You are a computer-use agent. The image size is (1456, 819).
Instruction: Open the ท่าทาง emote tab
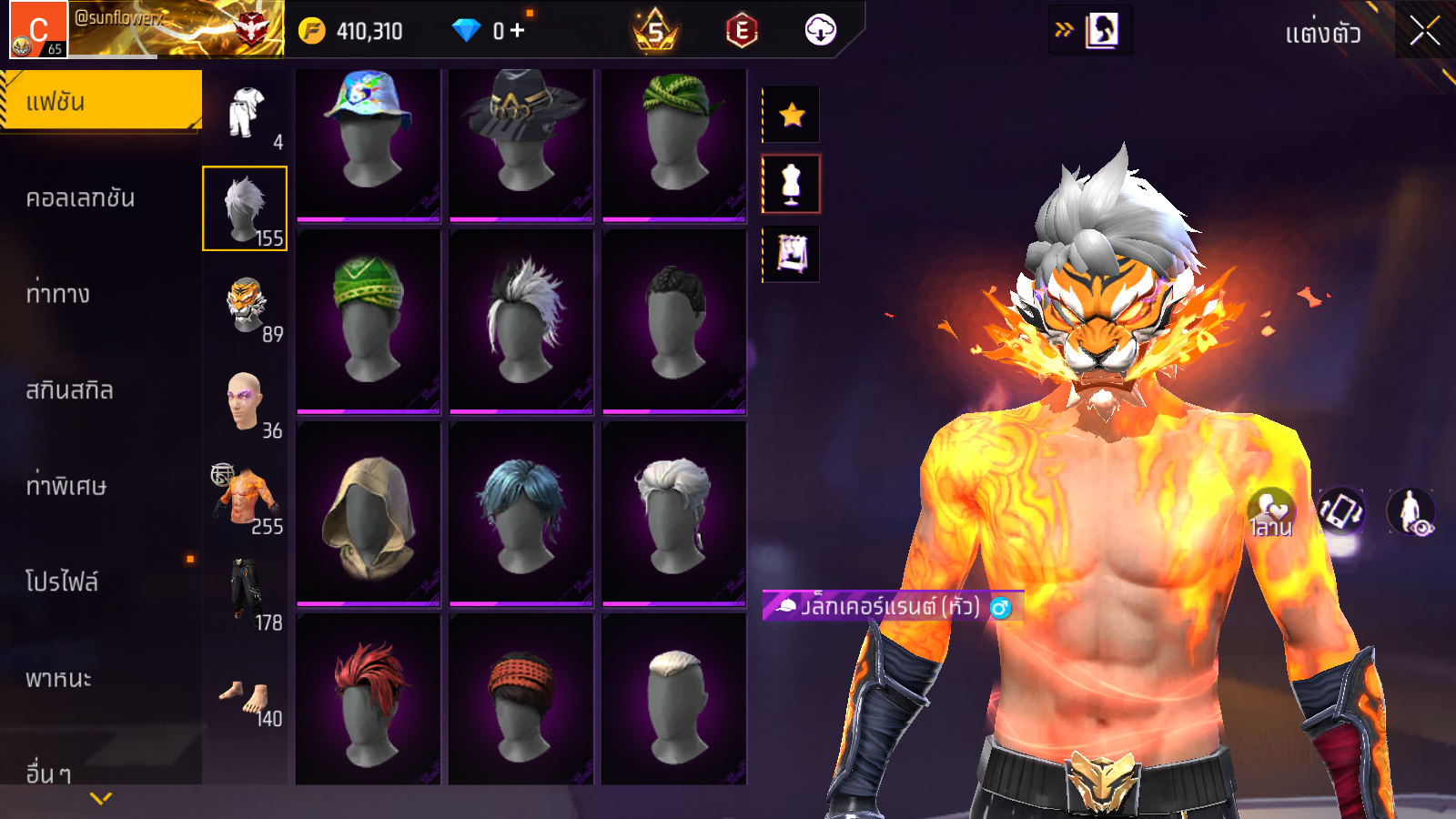click(x=58, y=294)
